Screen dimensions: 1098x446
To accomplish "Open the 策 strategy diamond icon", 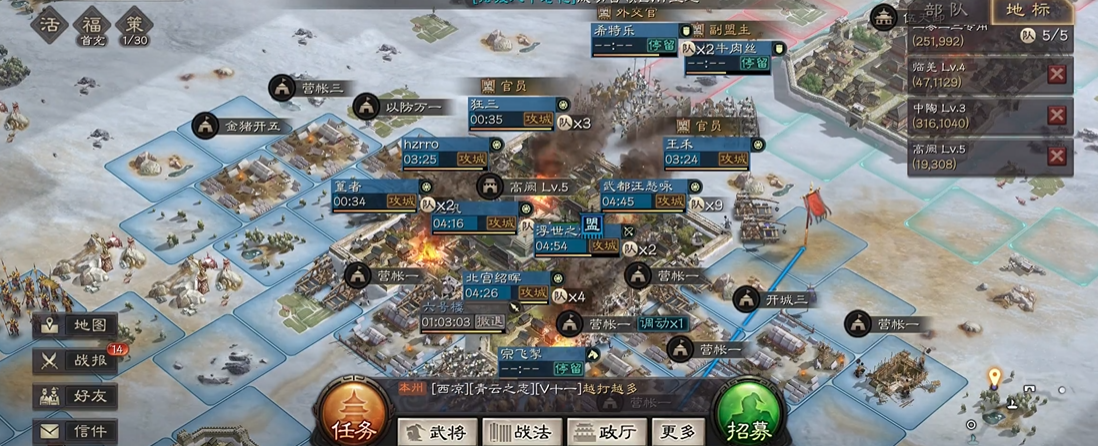I will click(x=134, y=24).
